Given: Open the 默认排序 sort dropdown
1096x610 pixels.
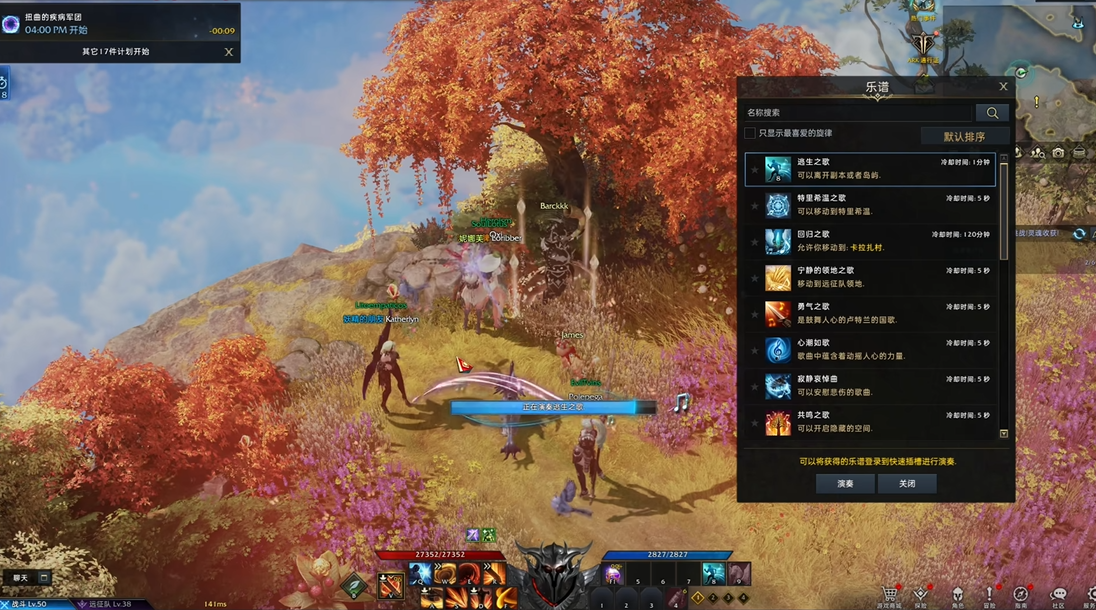Looking at the screenshot, I should coord(964,136).
